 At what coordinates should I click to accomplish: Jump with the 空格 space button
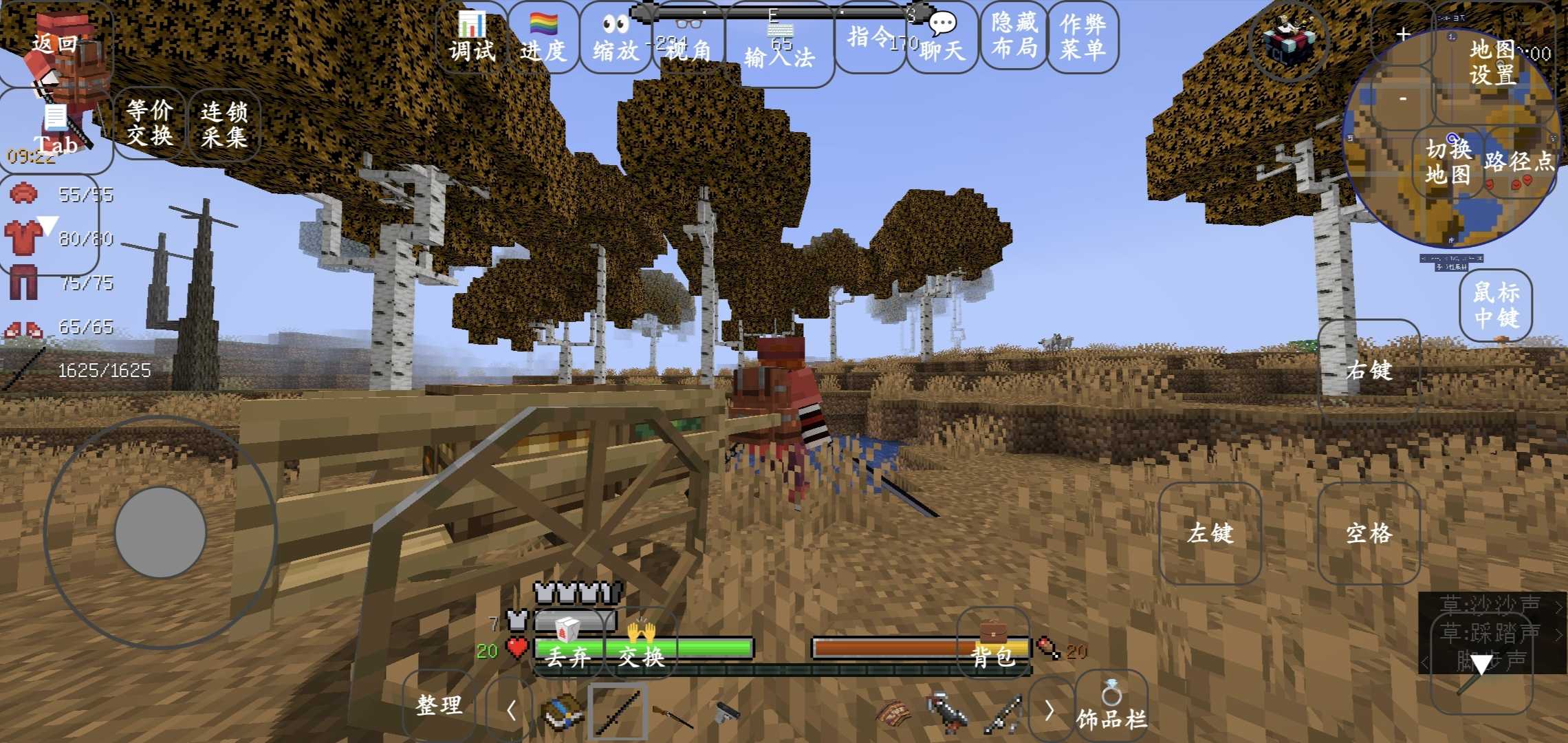tap(1369, 533)
